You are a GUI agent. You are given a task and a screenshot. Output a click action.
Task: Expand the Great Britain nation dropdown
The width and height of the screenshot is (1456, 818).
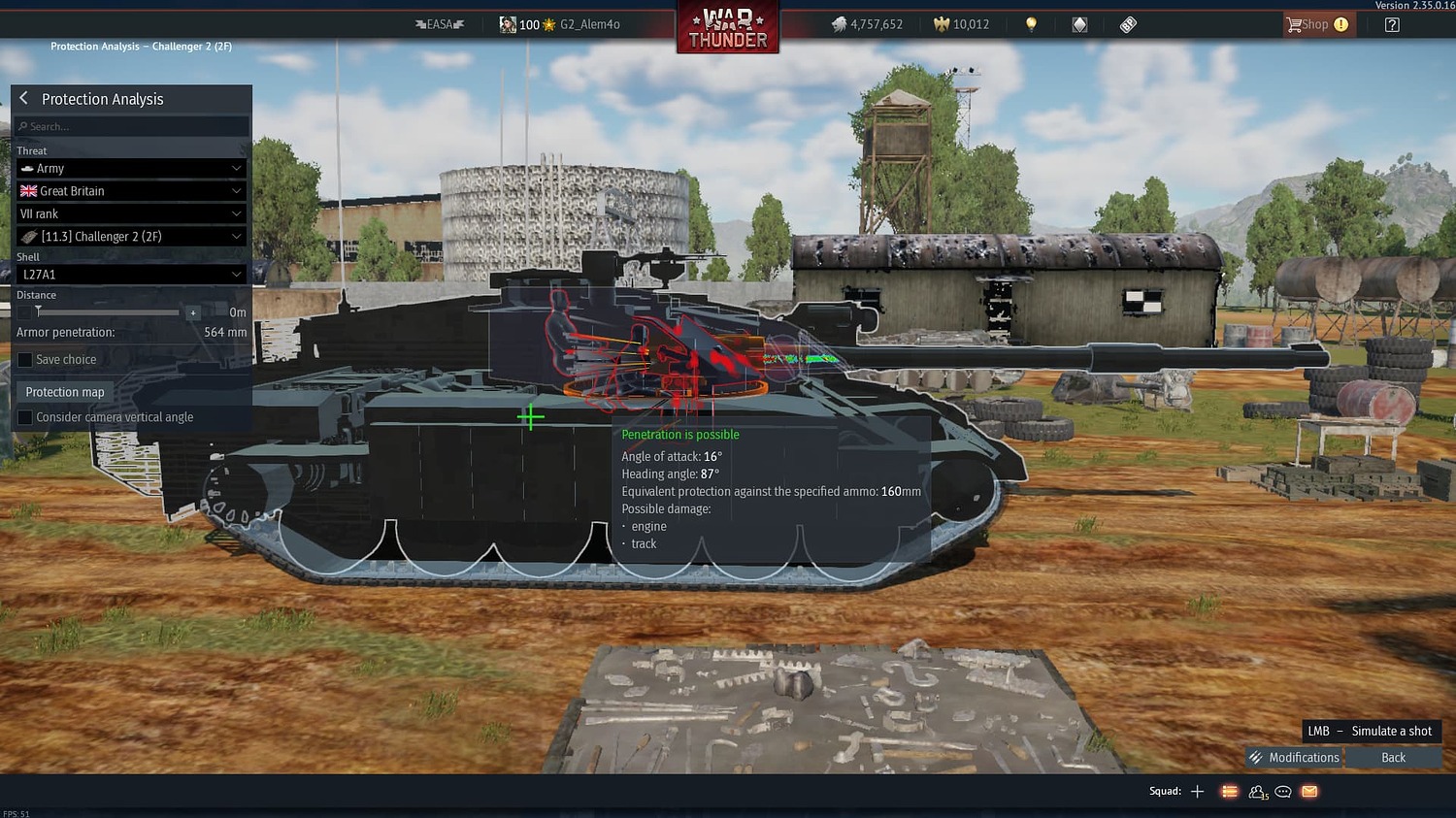coord(131,190)
